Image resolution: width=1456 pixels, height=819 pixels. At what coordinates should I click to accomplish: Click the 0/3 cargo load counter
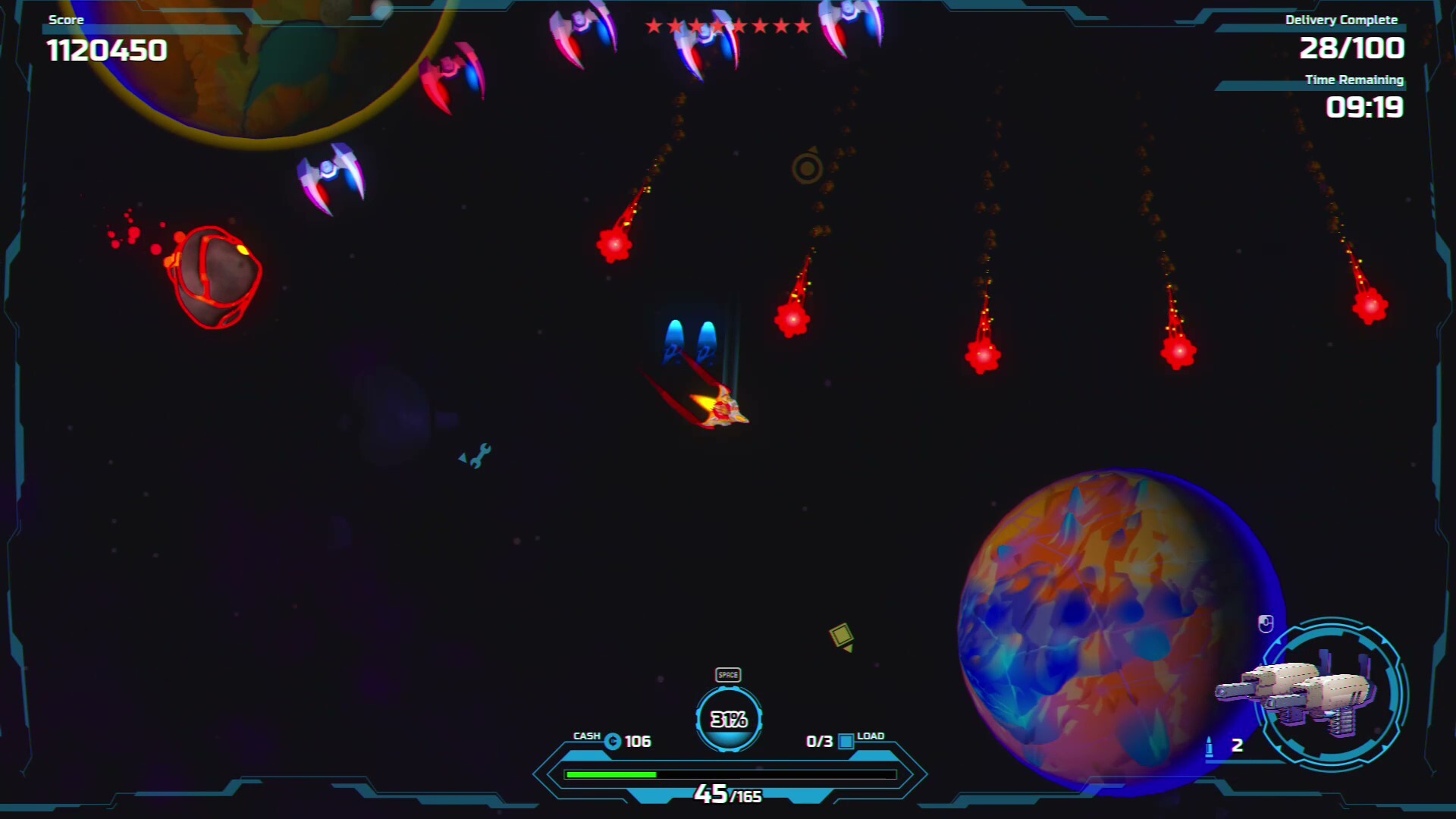point(819,741)
